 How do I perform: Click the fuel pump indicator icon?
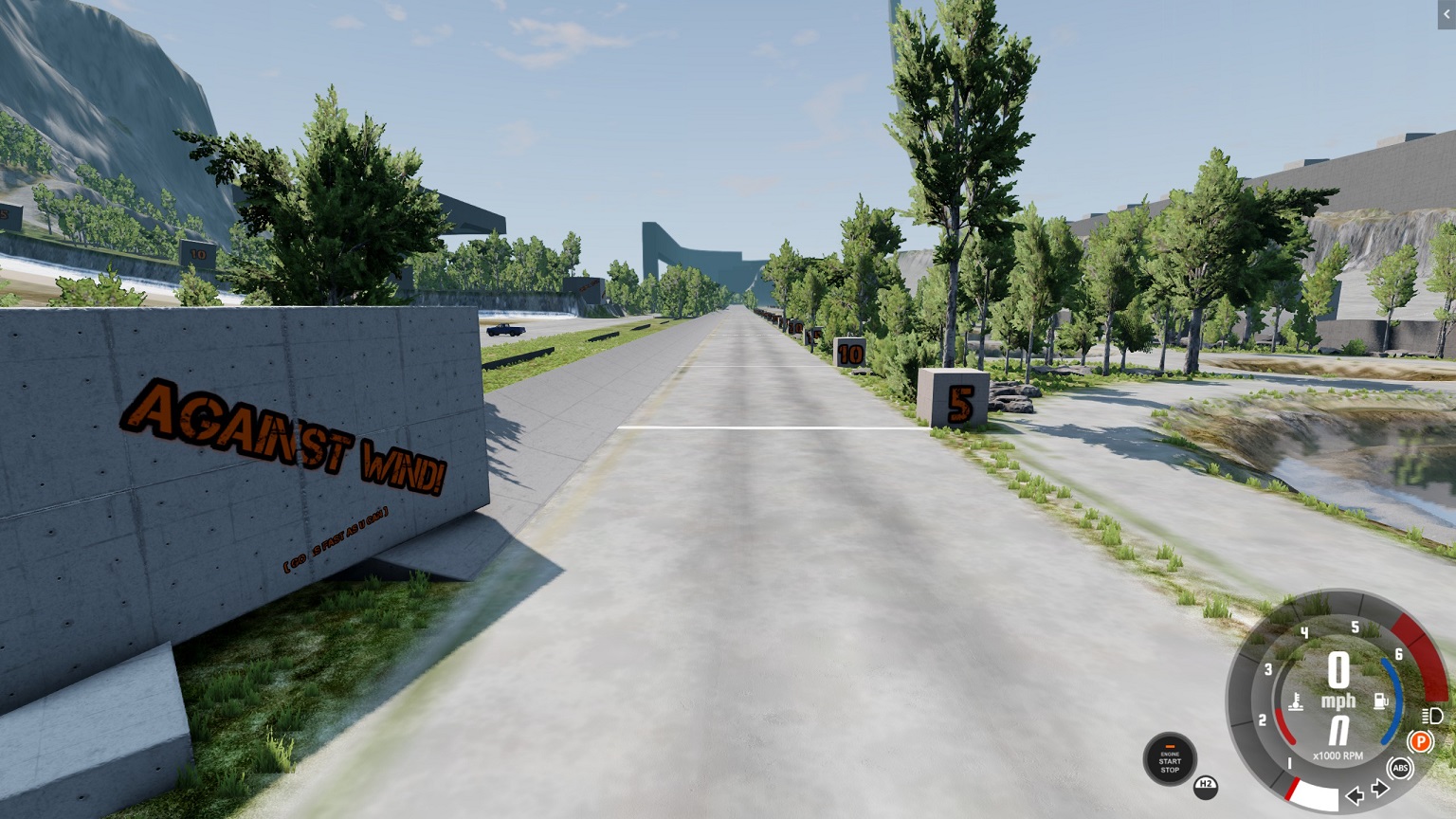click(1380, 700)
